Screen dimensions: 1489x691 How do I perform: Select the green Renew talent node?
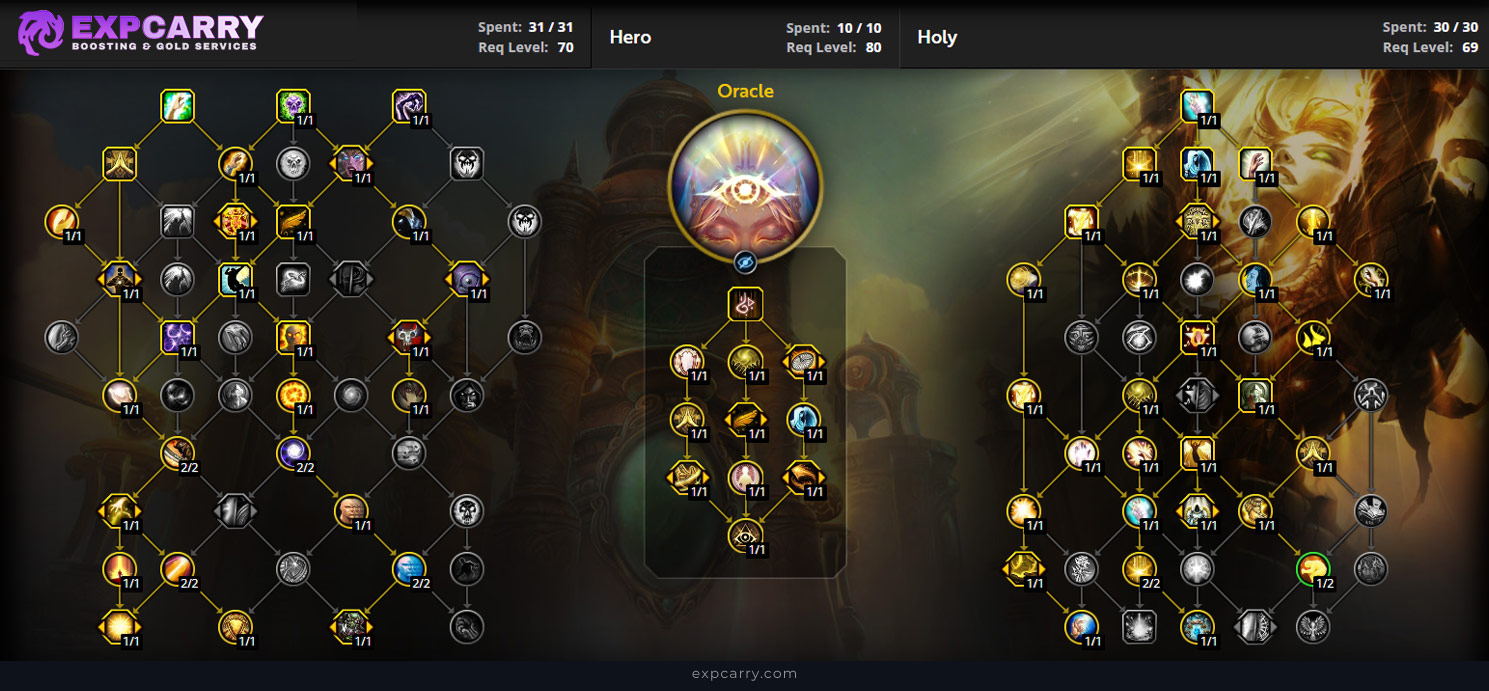point(177,106)
